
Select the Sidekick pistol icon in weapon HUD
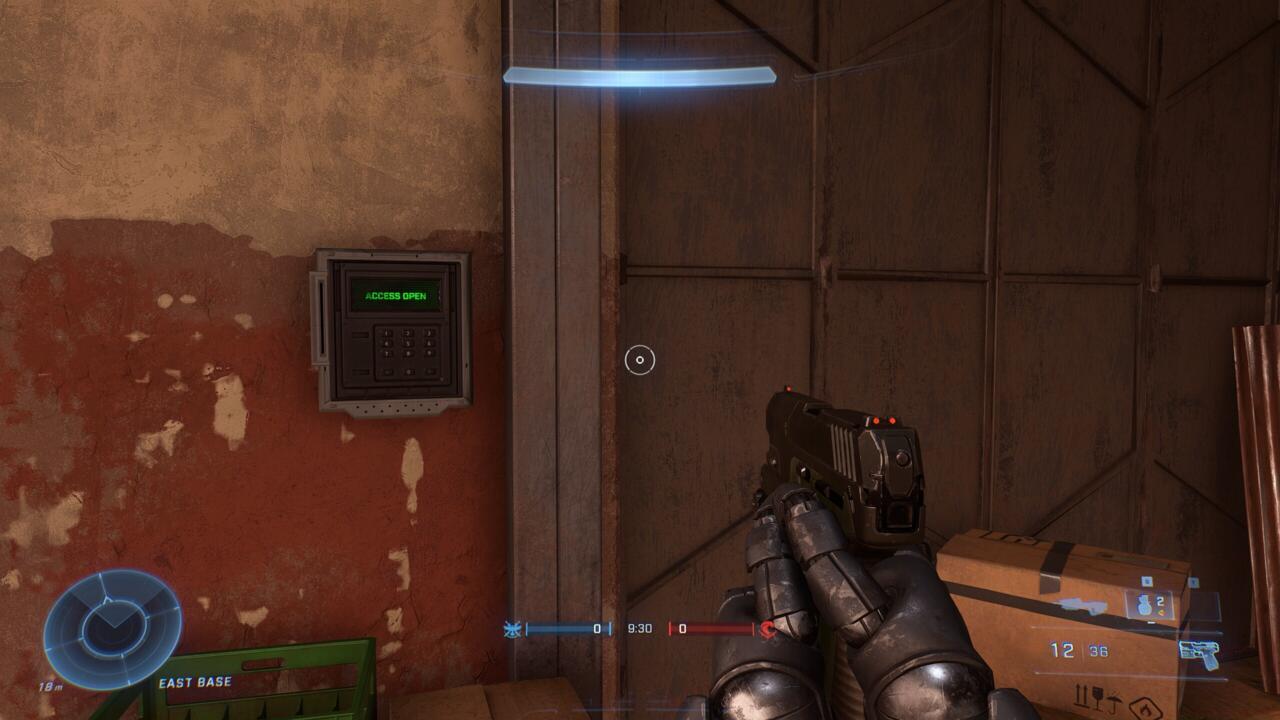[x=1197, y=654]
